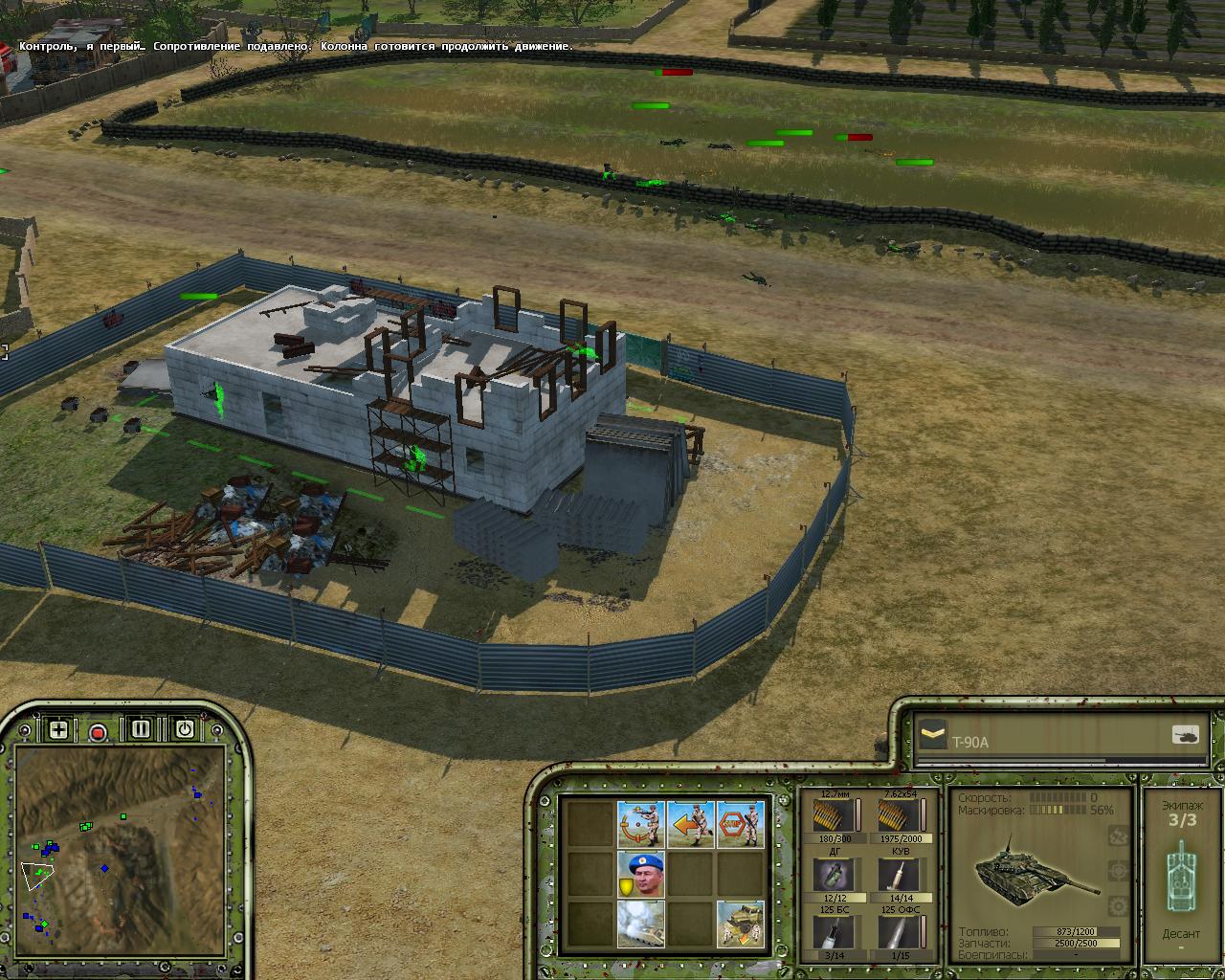
Task: Choose the ДГ smoke grenade slot
Action: coord(828,874)
